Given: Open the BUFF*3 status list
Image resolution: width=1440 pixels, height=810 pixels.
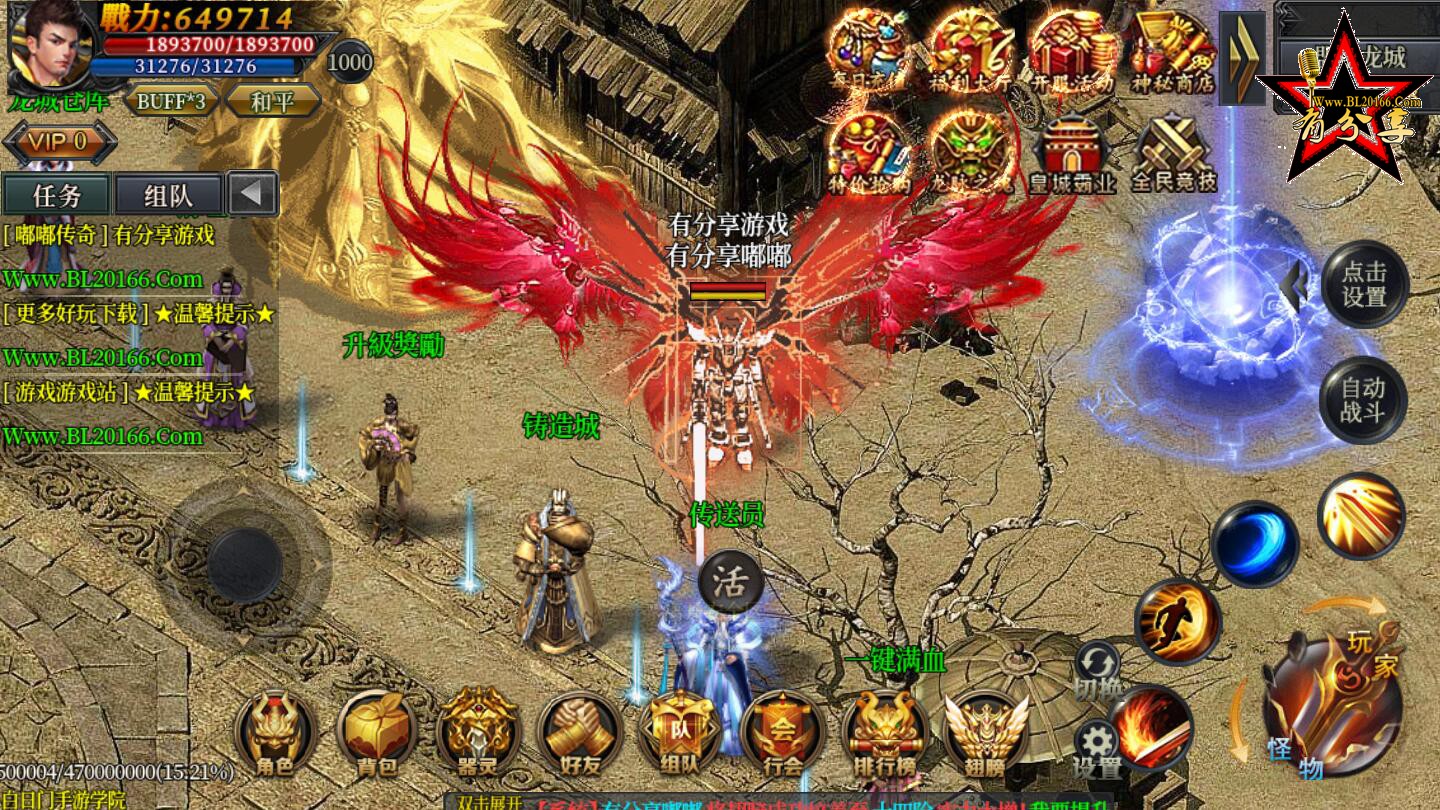Looking at the screenshot, I should pyautogui.click(x=171, y=101).
